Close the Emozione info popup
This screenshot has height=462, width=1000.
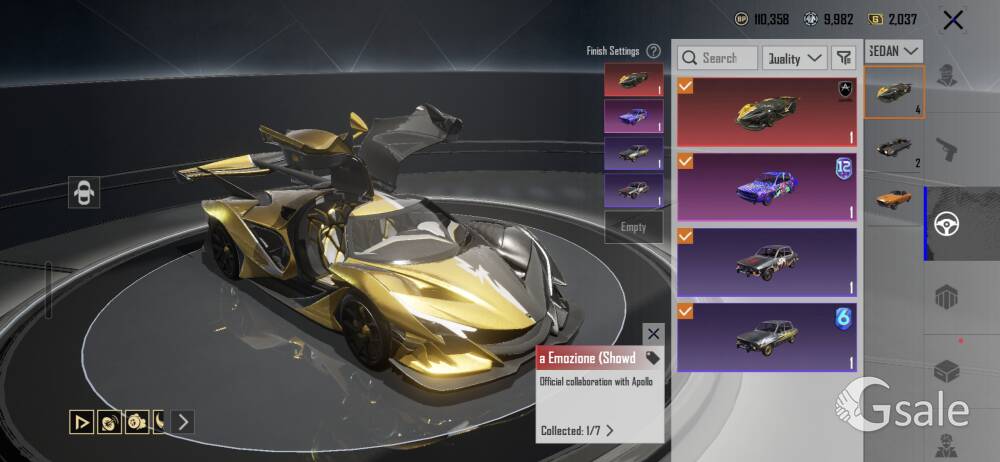tap(653, 333)
